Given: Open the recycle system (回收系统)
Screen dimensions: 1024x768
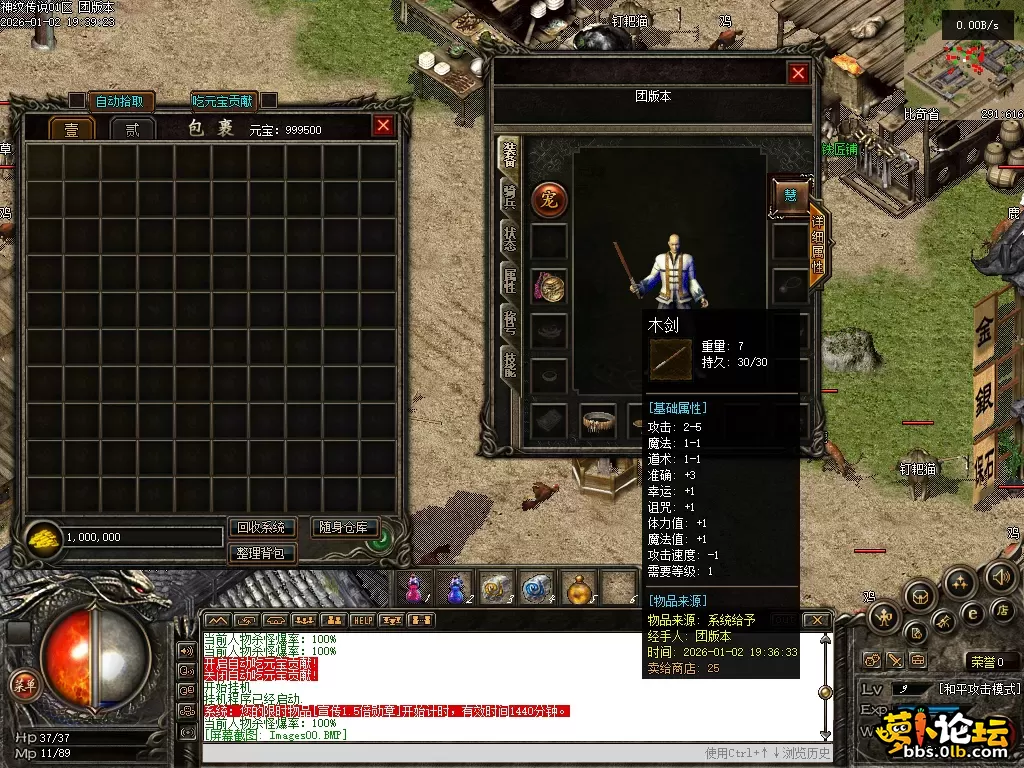Looking at the screenshot, I should (x=262, y=527).
